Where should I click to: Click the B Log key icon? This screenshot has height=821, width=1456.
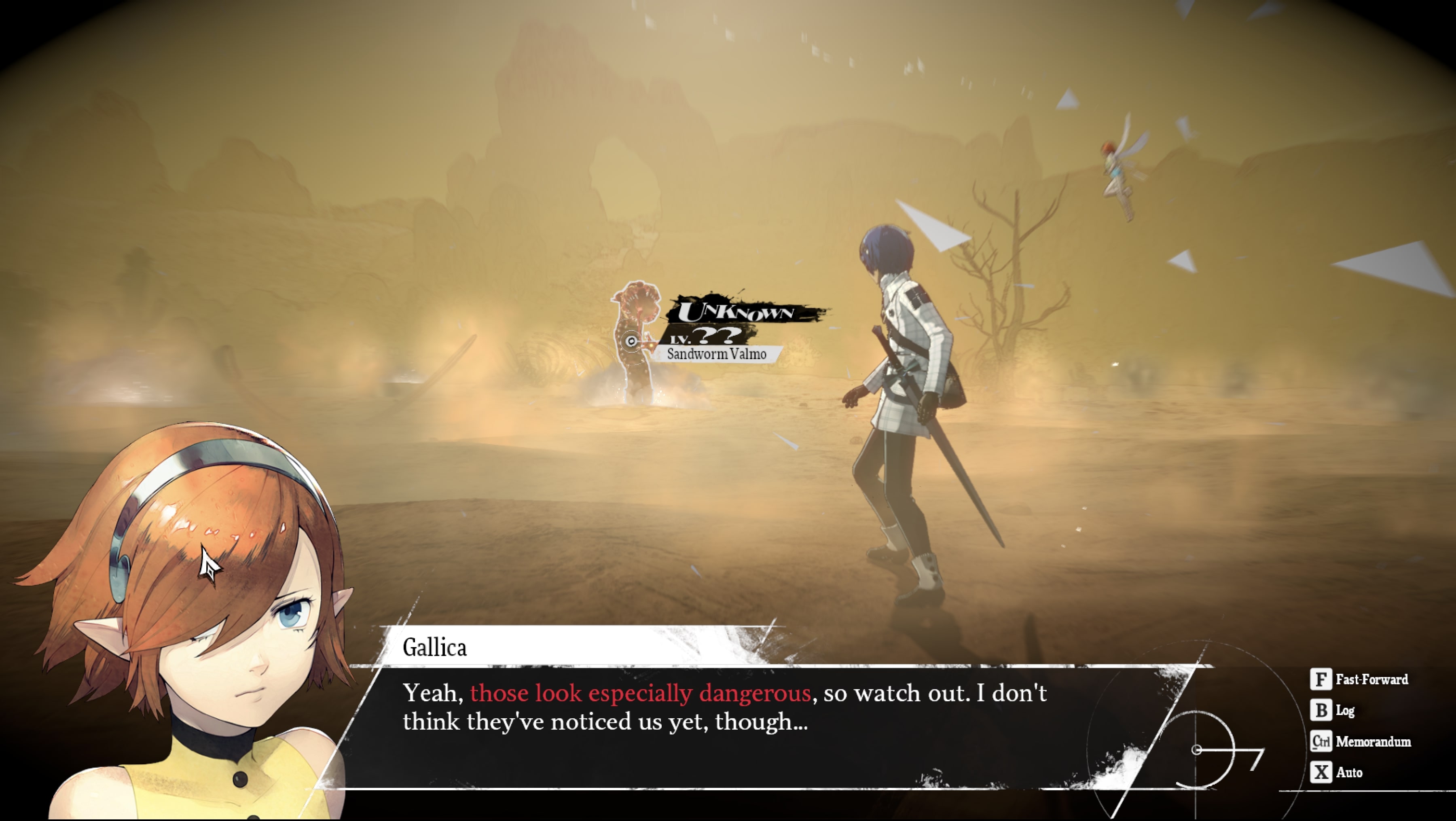tap(1321, 711)
